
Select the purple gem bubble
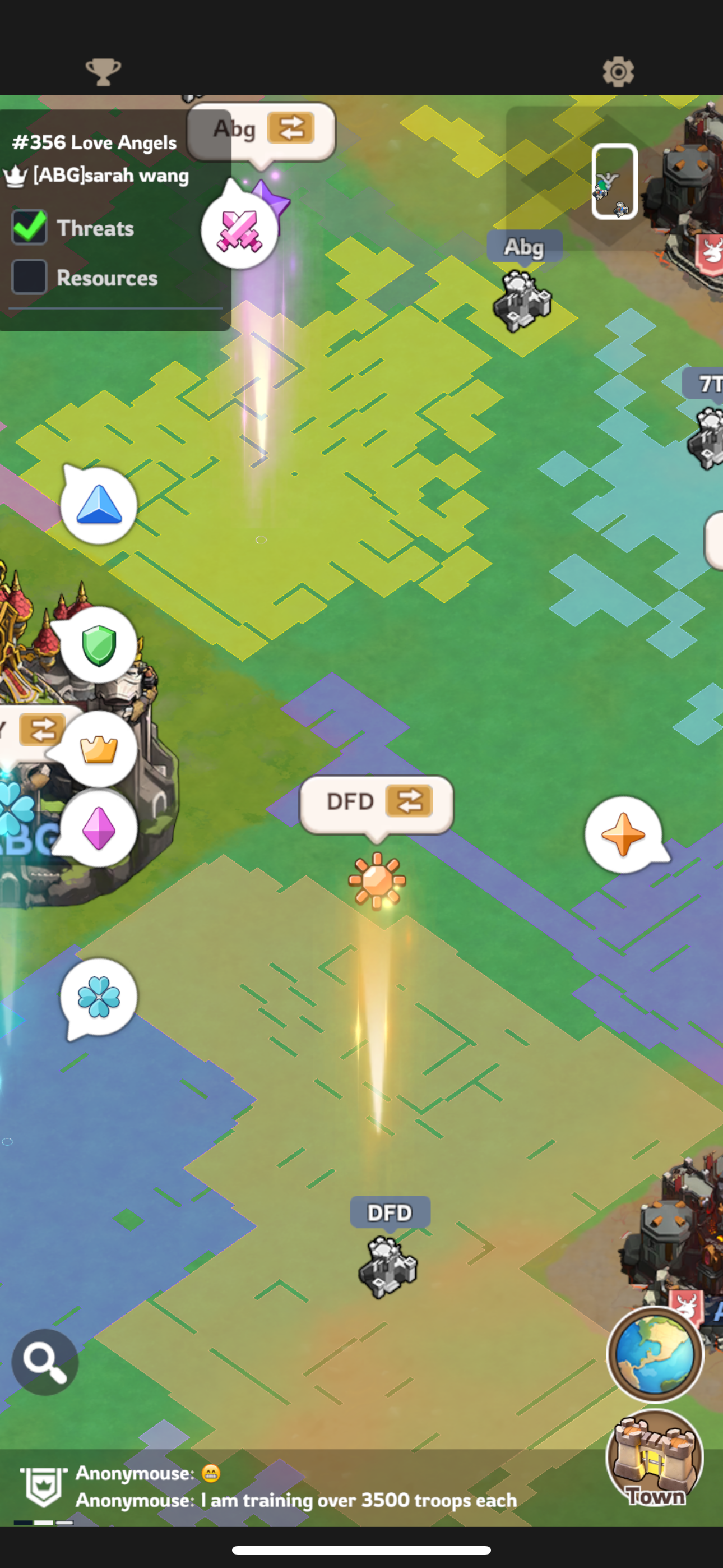click(x=98, y=829)
